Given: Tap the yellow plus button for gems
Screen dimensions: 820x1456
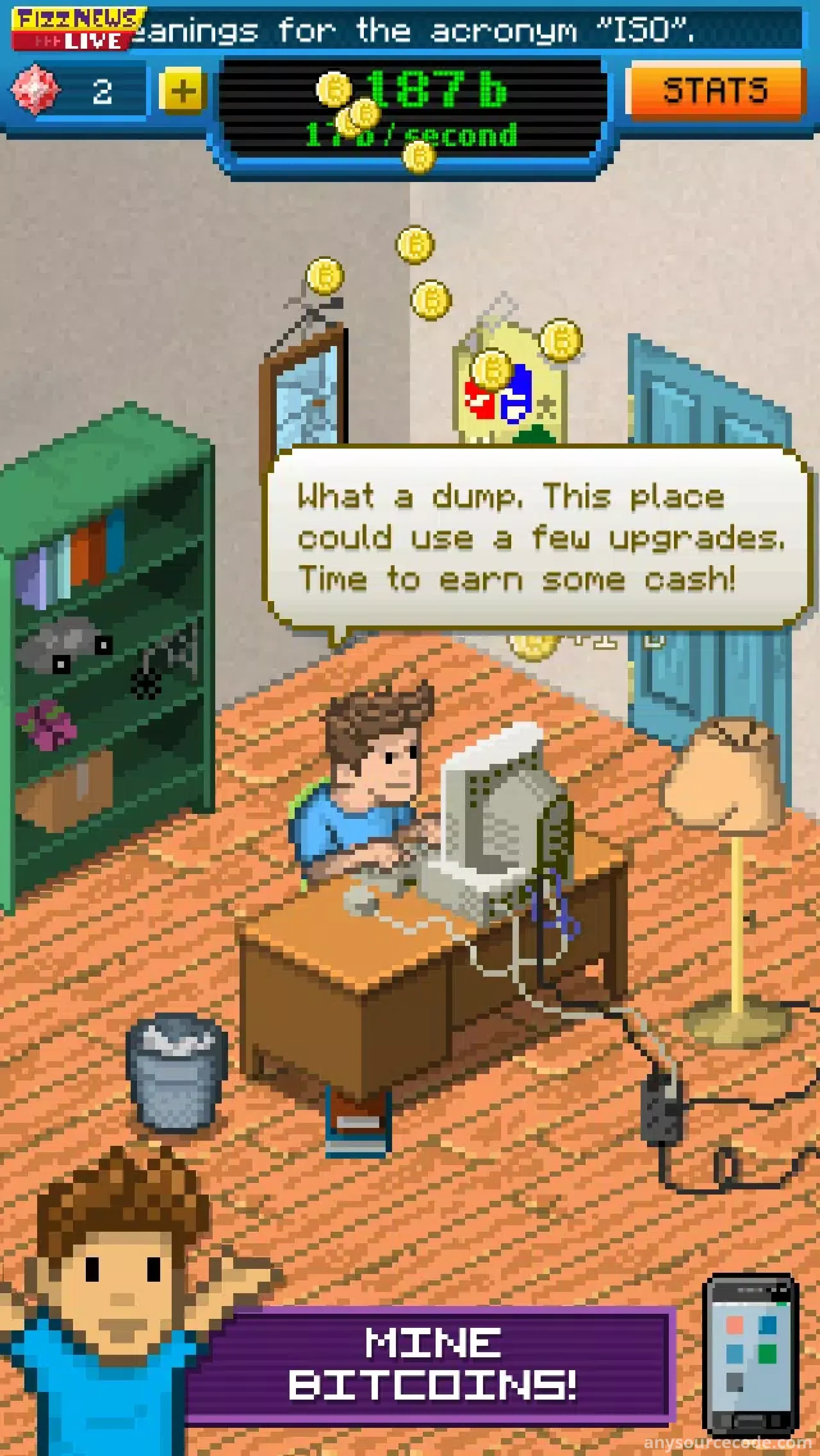Looking at the screenshot, I should [x=181, y=91].
